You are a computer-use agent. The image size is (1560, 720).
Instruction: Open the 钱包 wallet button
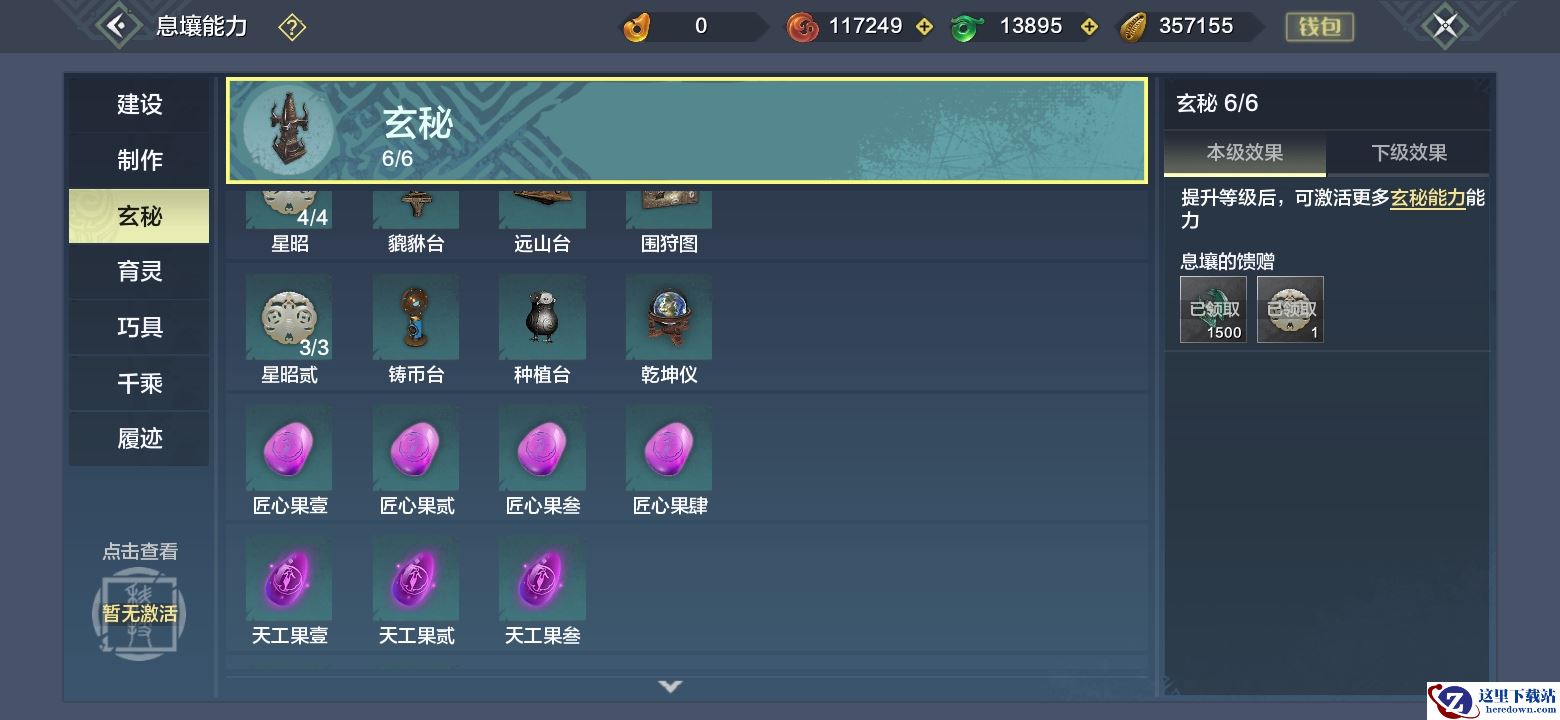tap(1319, 27)
